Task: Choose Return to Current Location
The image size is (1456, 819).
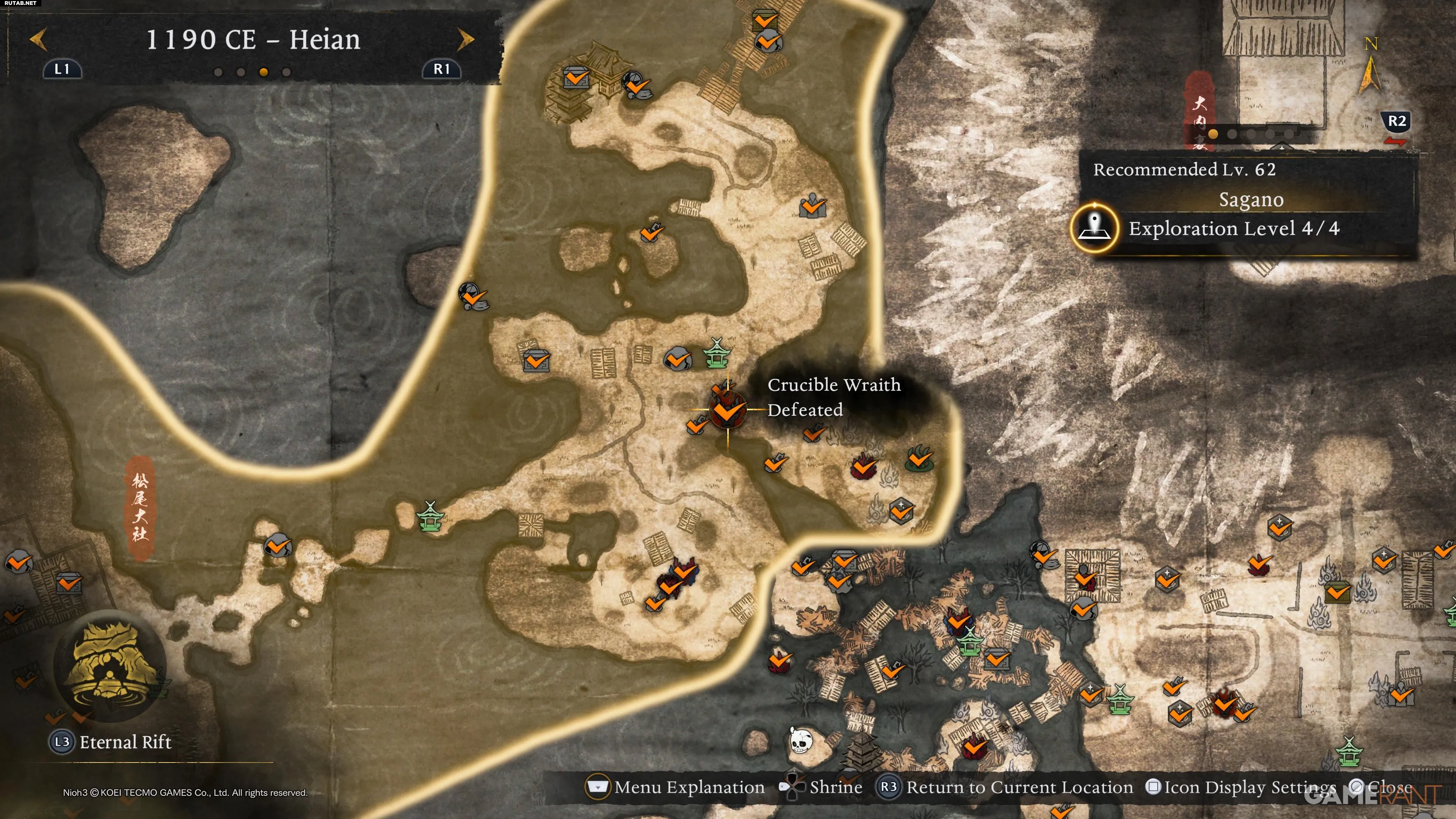Action: pos(1004,787)
